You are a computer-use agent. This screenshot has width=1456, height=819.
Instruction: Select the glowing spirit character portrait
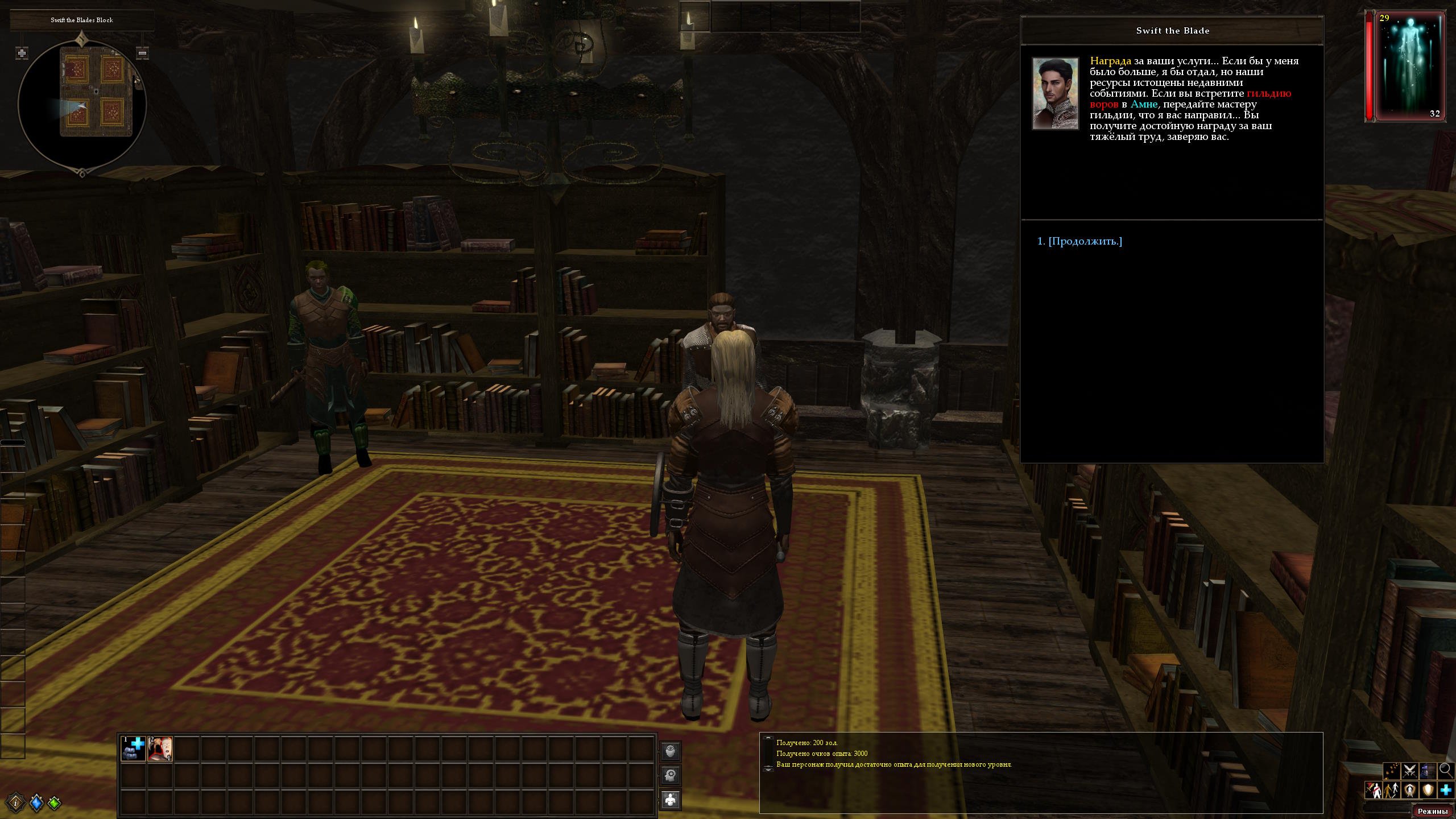[1409, 66]
